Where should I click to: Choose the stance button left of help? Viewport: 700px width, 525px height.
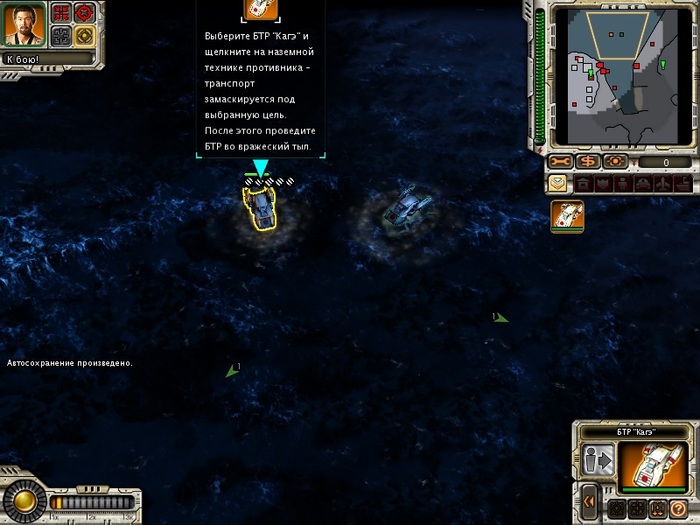click(x=656, y=508)
